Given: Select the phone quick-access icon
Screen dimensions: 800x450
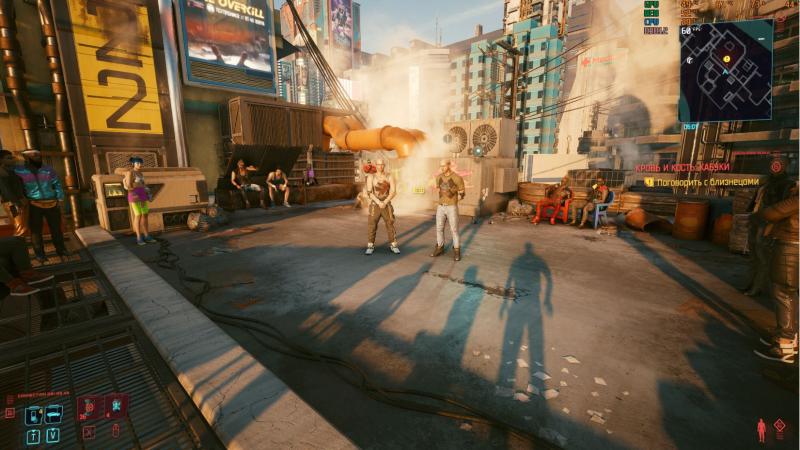Looking at the screenshot, I should coord(33,414).
